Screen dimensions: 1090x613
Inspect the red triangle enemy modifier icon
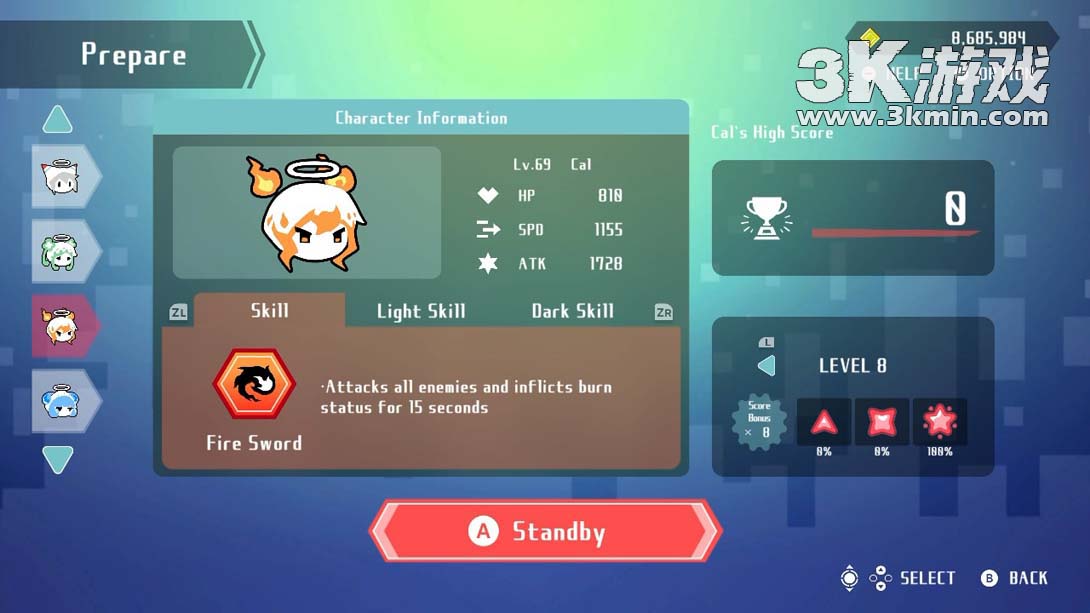coord(824,422)
